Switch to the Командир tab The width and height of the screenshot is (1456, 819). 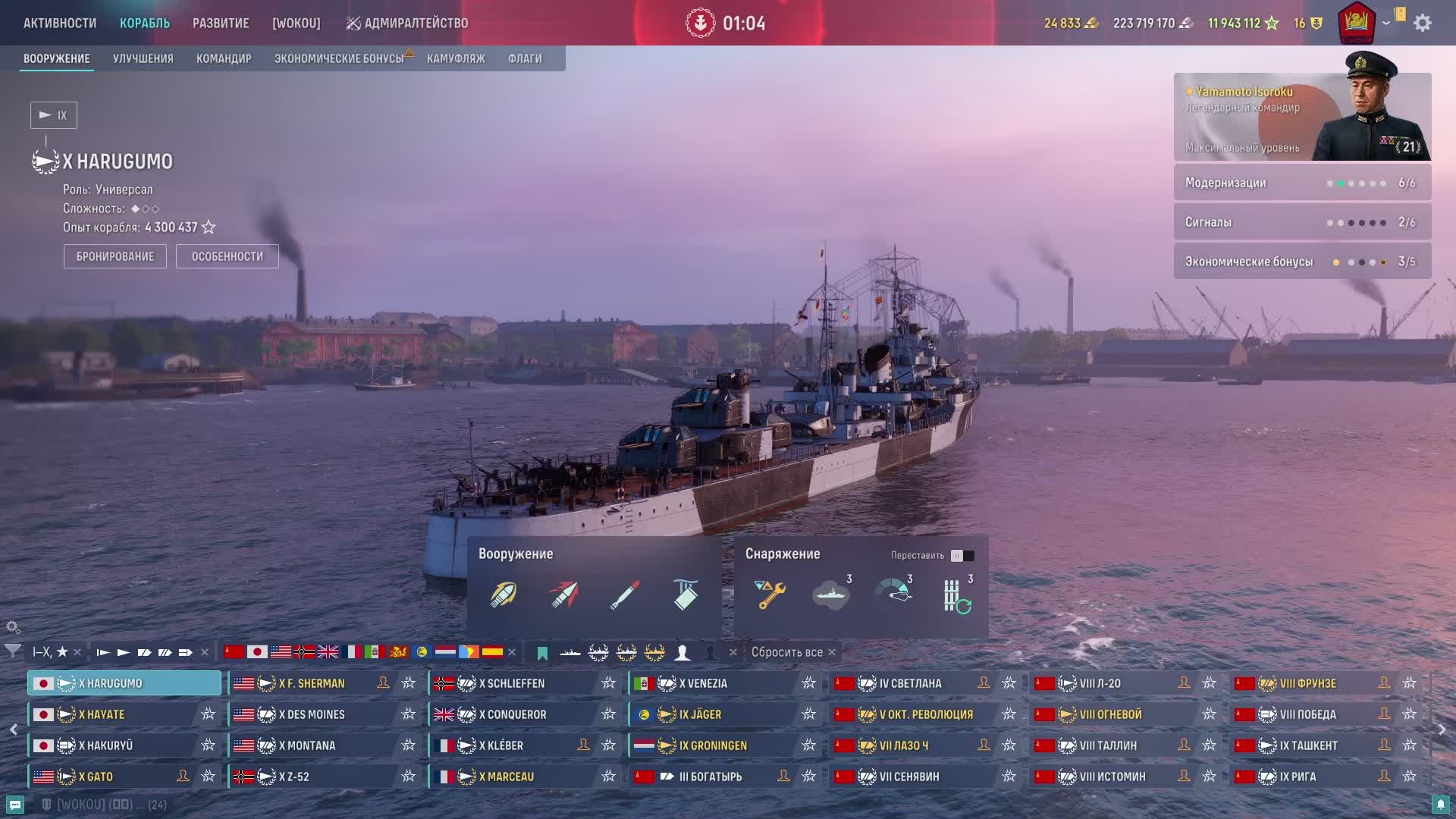[x=224, y=58]
